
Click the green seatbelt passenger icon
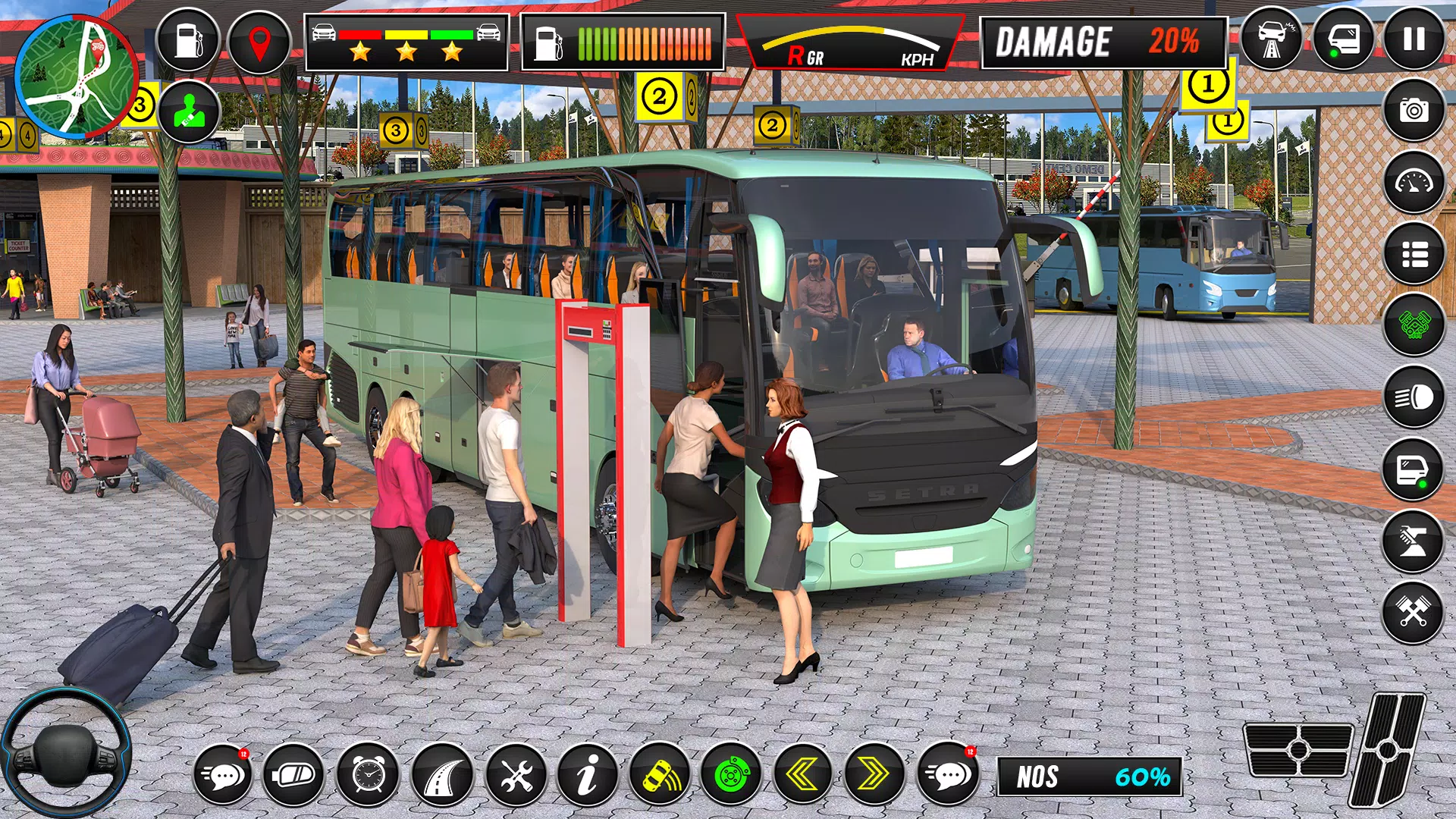coord(189,113)
